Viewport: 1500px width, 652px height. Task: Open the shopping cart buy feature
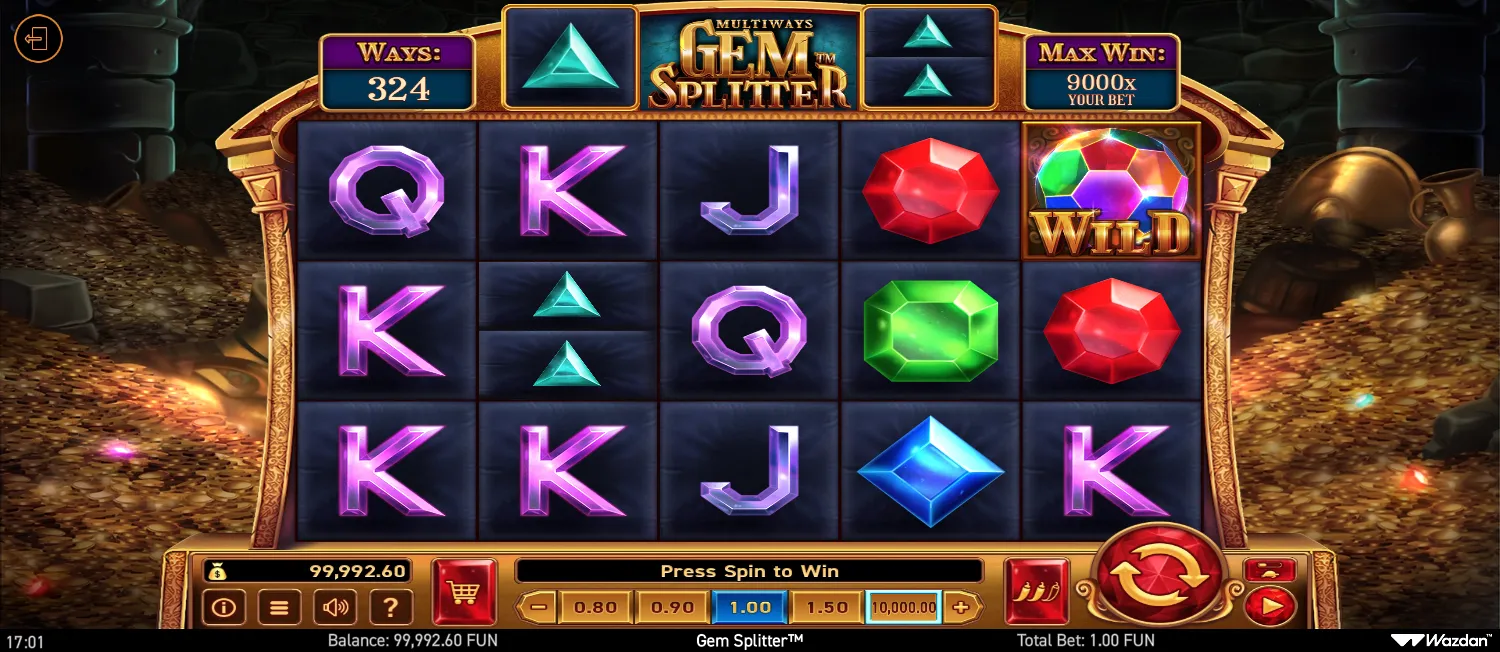tap(464, 592)
